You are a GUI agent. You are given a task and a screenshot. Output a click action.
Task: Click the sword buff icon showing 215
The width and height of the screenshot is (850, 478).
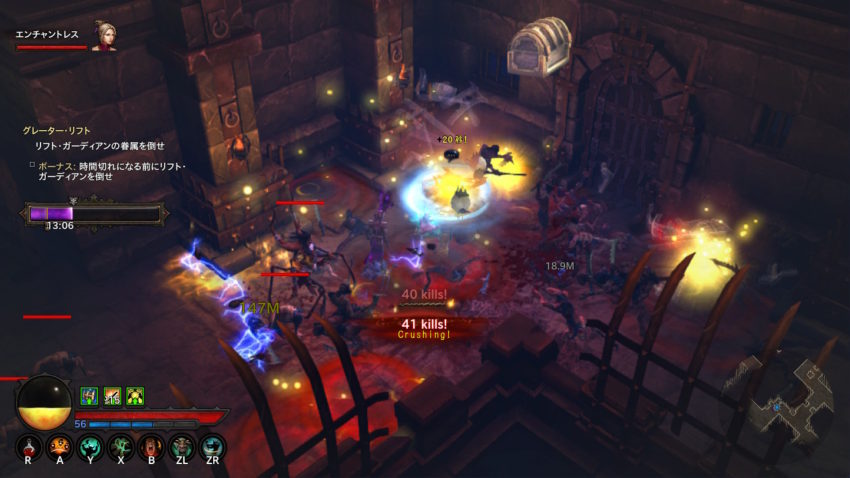111,396
